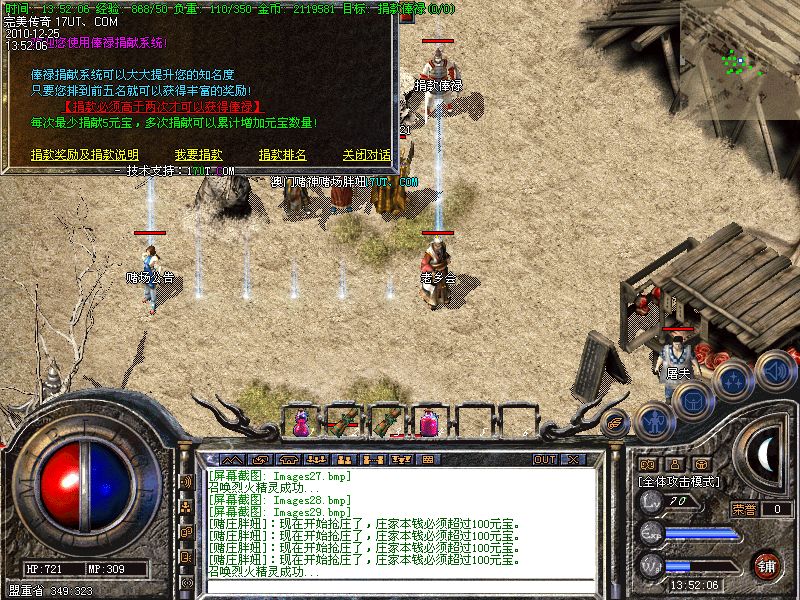The width and height of the screenshot is (800, 600).
Task: Close dialogue with 关闭对话
Action: 367,155
